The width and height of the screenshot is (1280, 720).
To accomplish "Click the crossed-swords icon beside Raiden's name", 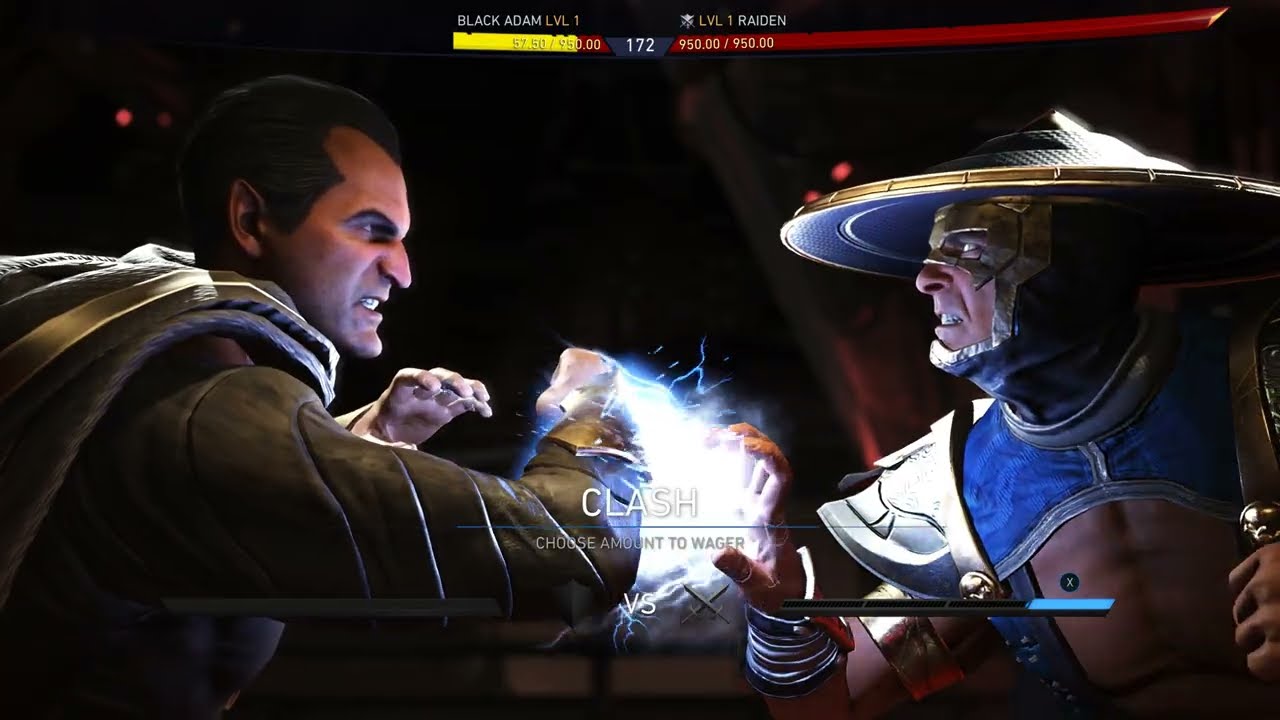I will [x=686, y=21].
